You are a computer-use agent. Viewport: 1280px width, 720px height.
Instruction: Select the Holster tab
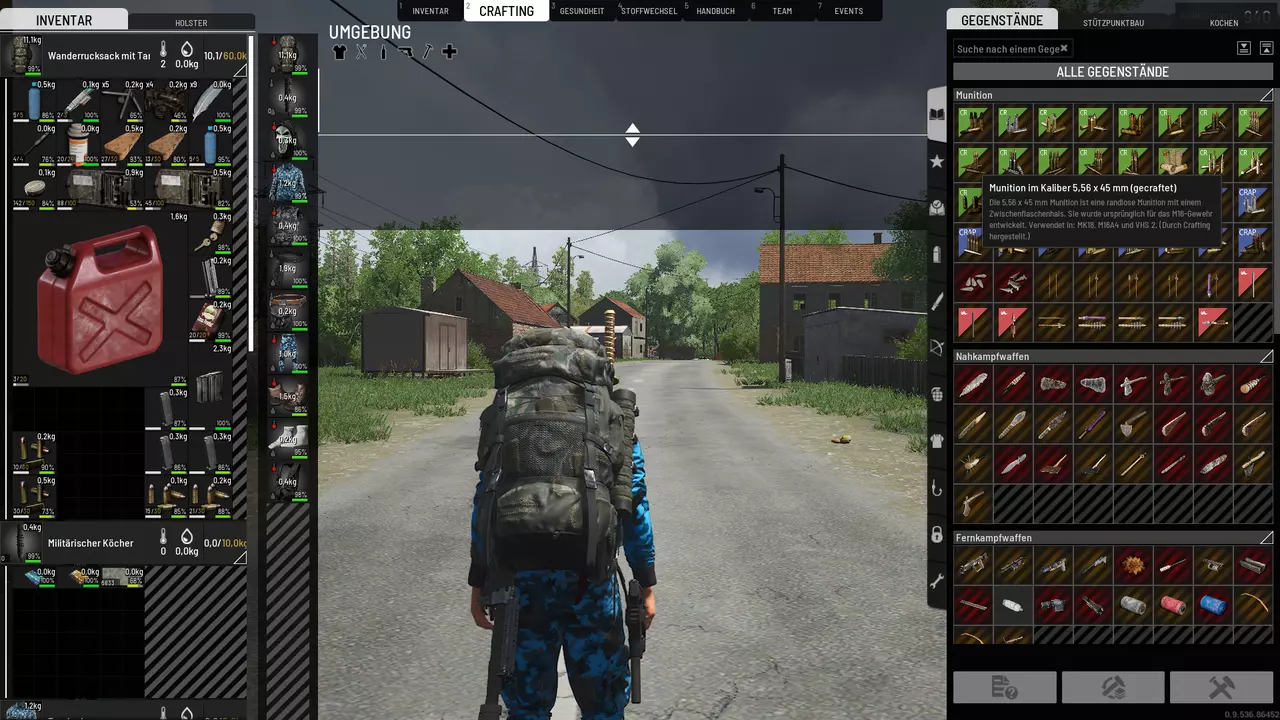point(191,22)
